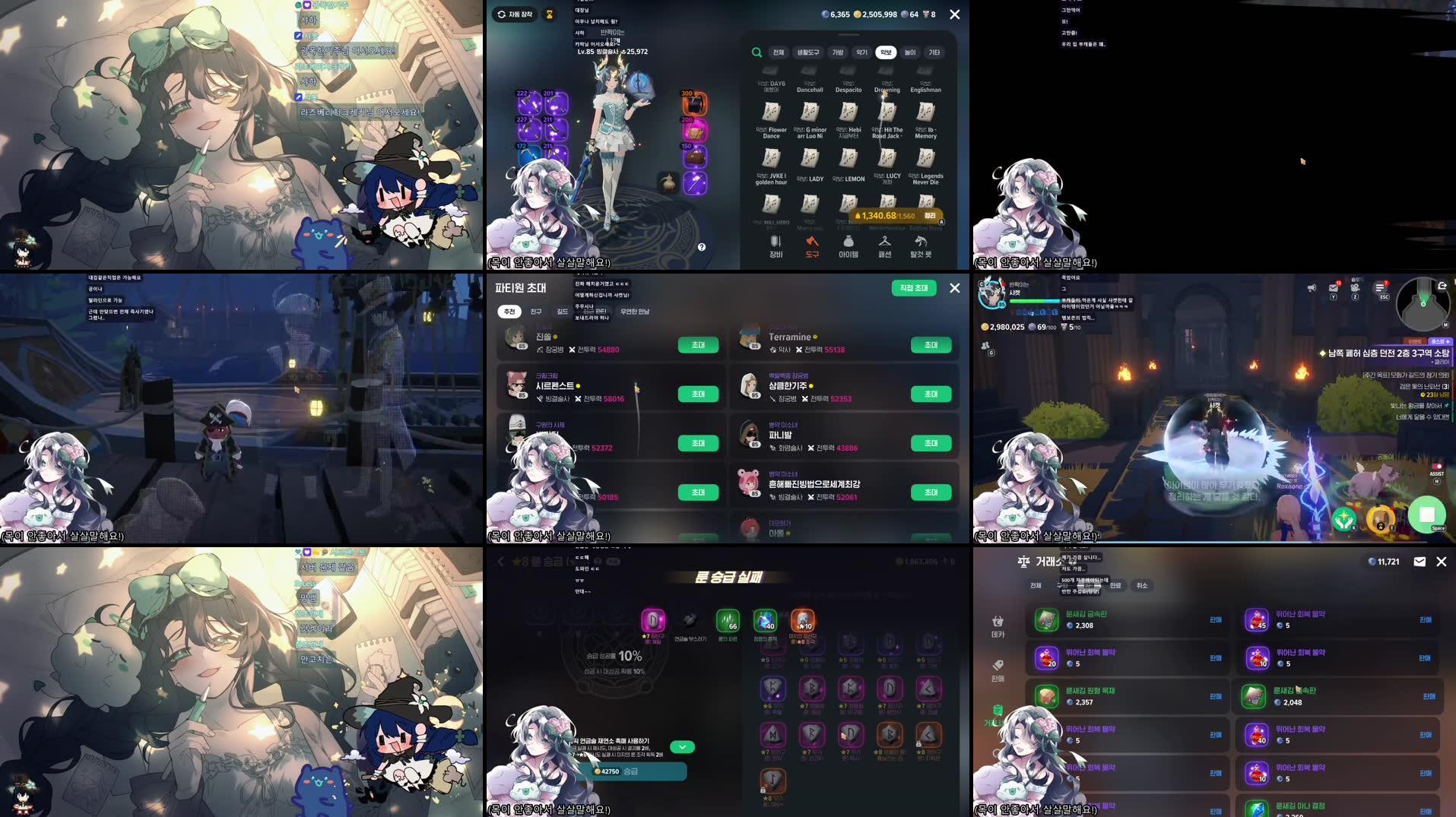Open the mail envelope icon in the exchange window
This screenshot has height=817, width=1456.
point(1420,562)
